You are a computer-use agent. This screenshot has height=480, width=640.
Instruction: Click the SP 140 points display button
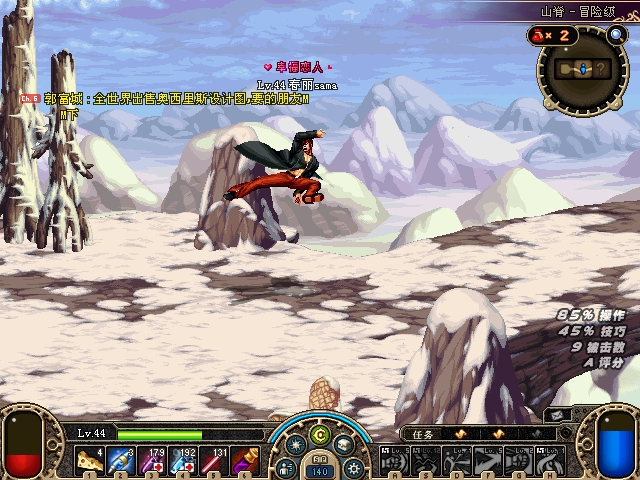point(319,470)
